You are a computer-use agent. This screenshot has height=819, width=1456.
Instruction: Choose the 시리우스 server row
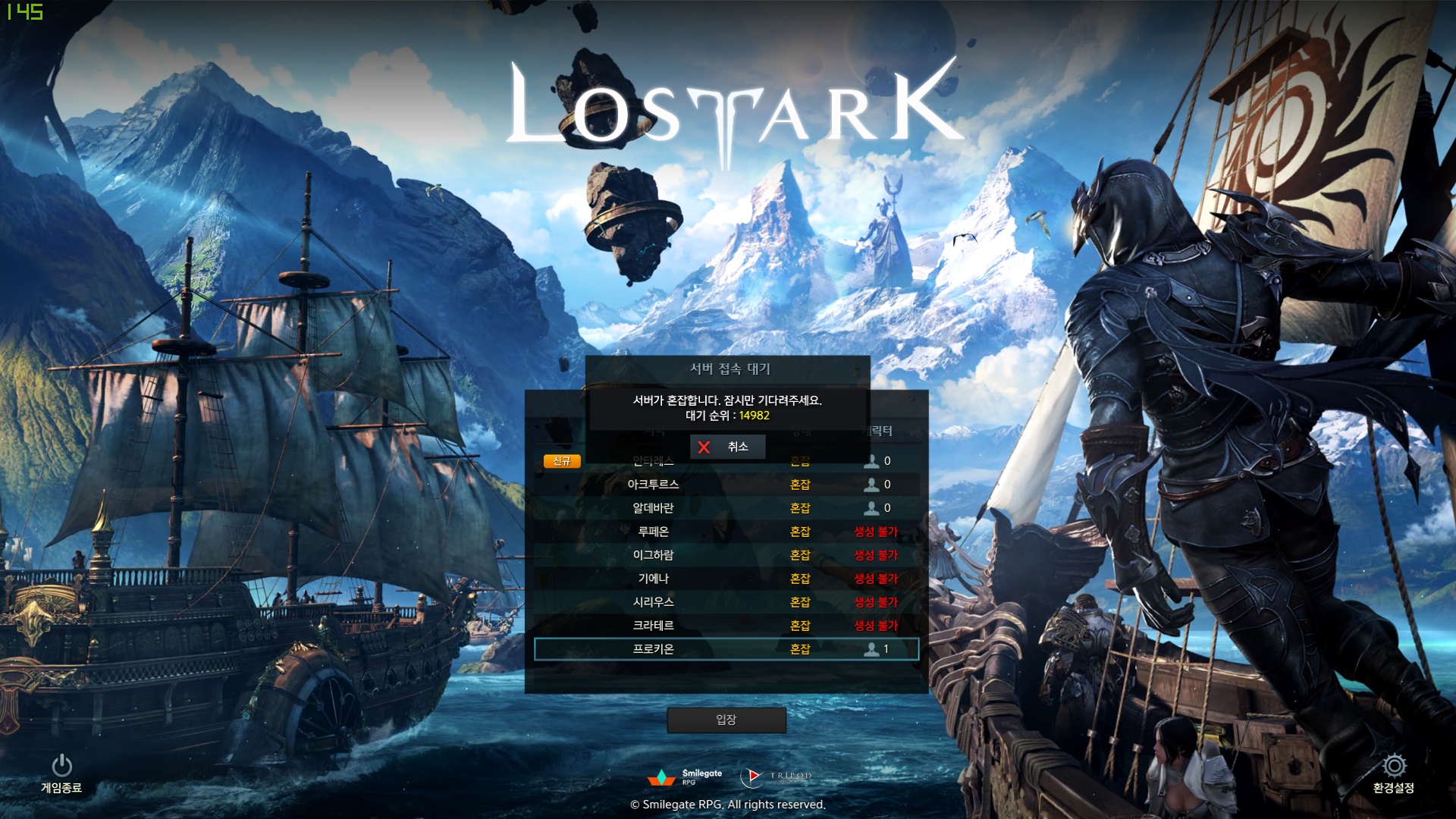click(726, 602)
